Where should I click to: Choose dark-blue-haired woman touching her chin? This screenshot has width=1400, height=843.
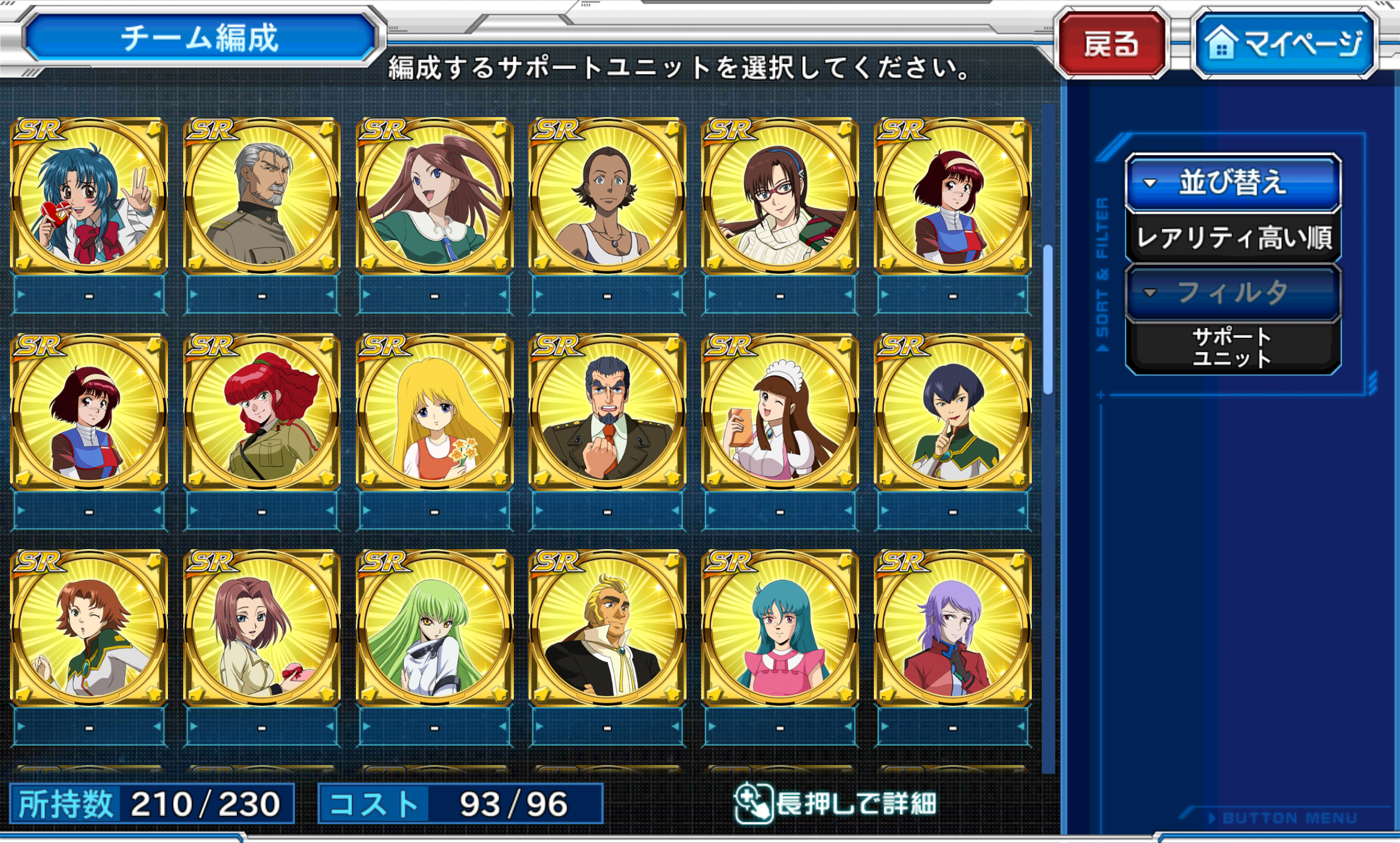pos(952,412)
